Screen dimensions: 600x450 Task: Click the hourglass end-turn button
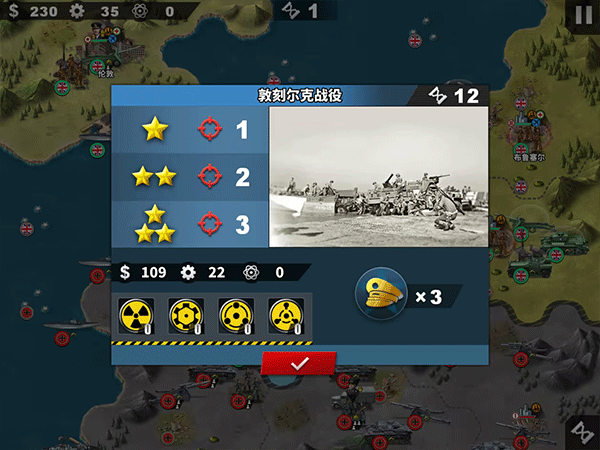point(581,431)
